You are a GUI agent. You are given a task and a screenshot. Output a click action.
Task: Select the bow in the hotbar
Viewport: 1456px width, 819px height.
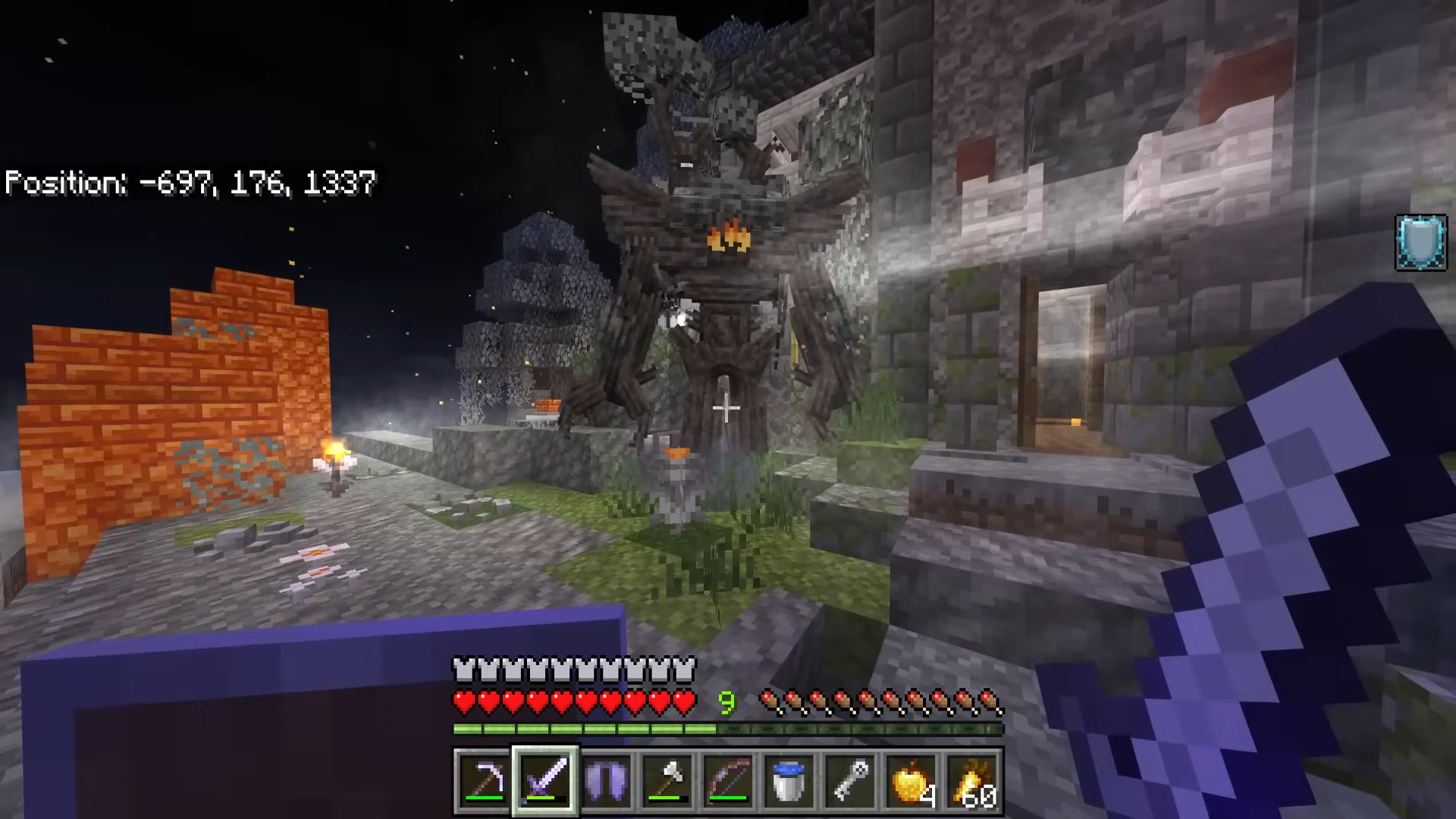point(728,780)
